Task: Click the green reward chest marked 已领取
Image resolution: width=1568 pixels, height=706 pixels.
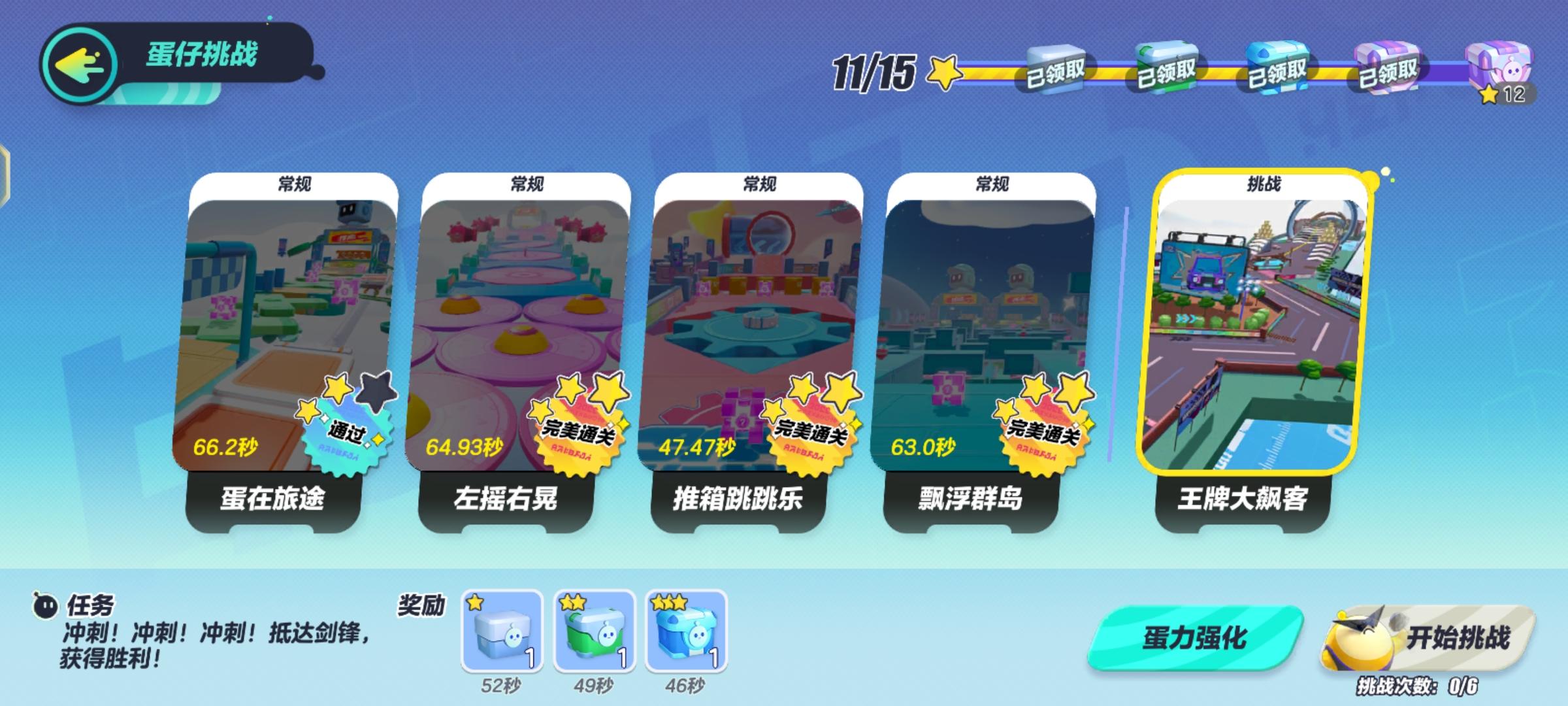Action: point(1169,69)
